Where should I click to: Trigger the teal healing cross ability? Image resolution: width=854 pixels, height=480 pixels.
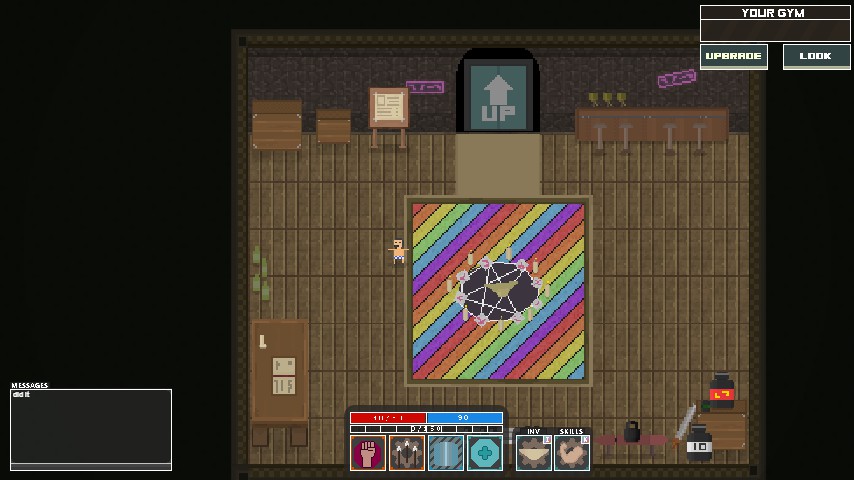485,453
